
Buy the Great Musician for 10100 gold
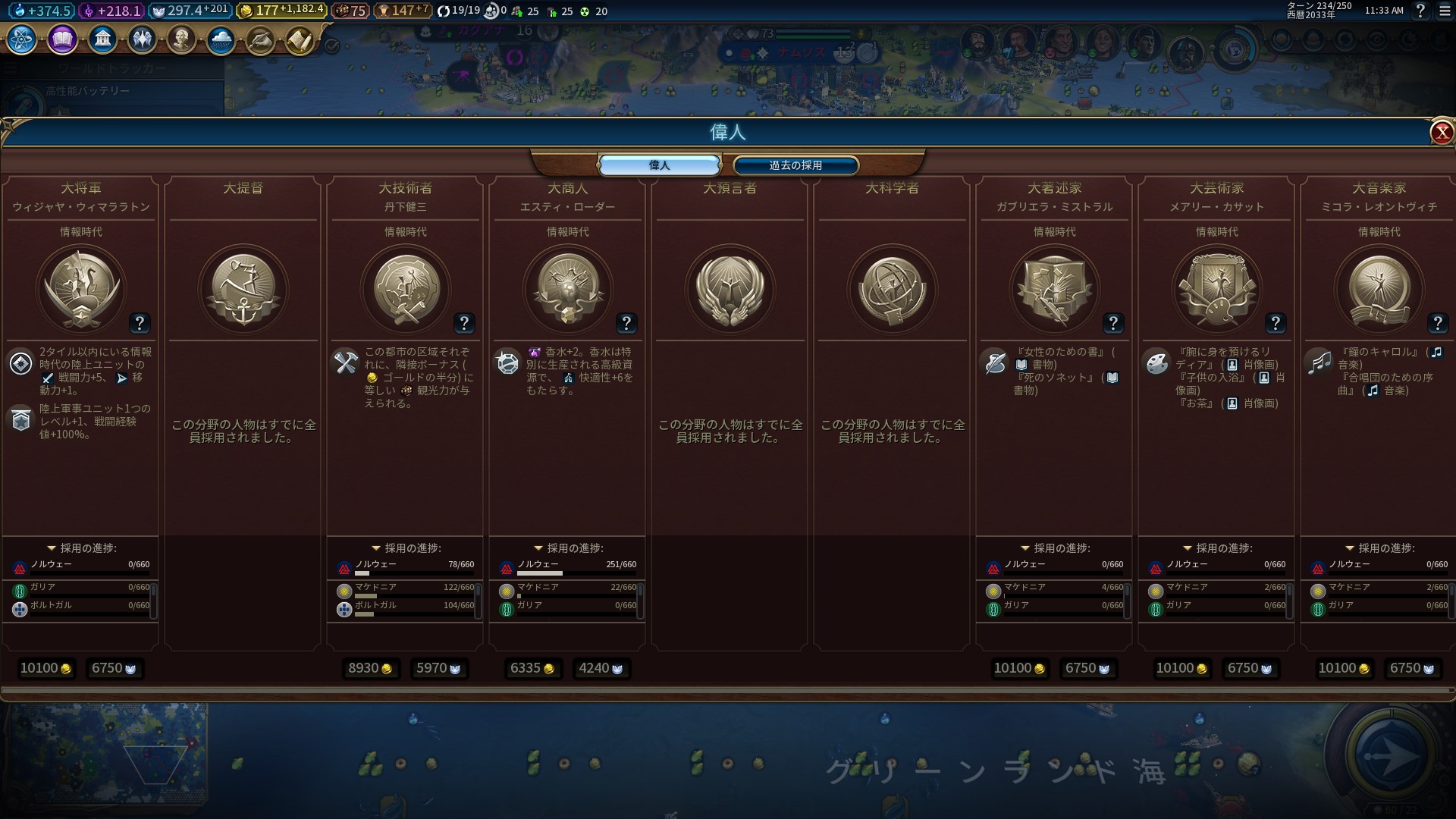pyautogui.click(x=1344, y=668)
